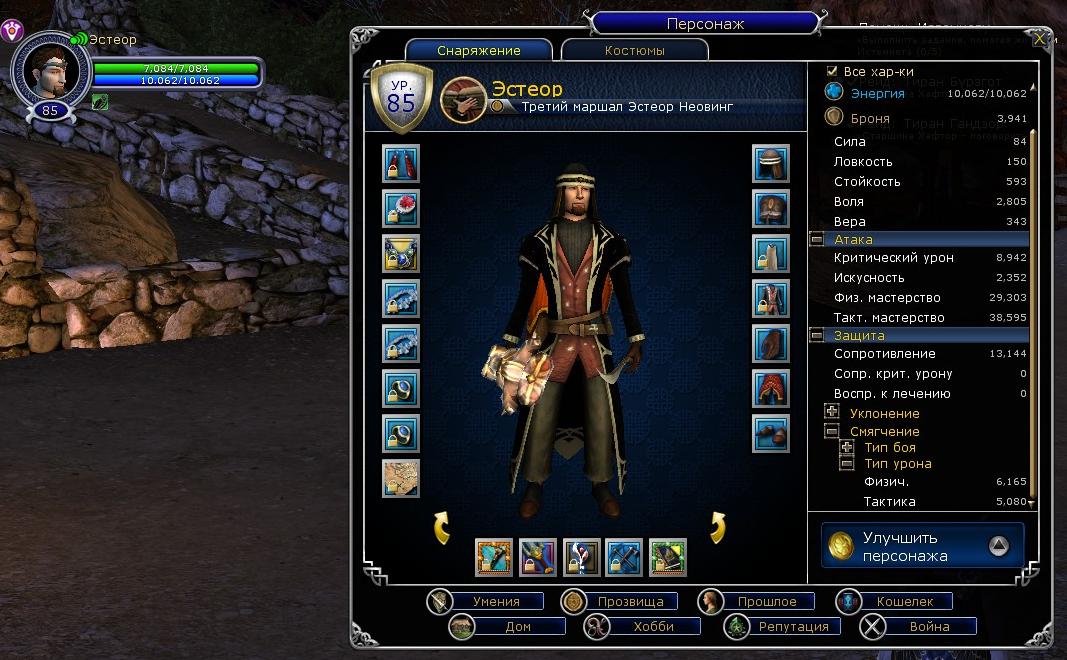
Task: Select the map item equipment slot
Action: (x=401, y=479)
